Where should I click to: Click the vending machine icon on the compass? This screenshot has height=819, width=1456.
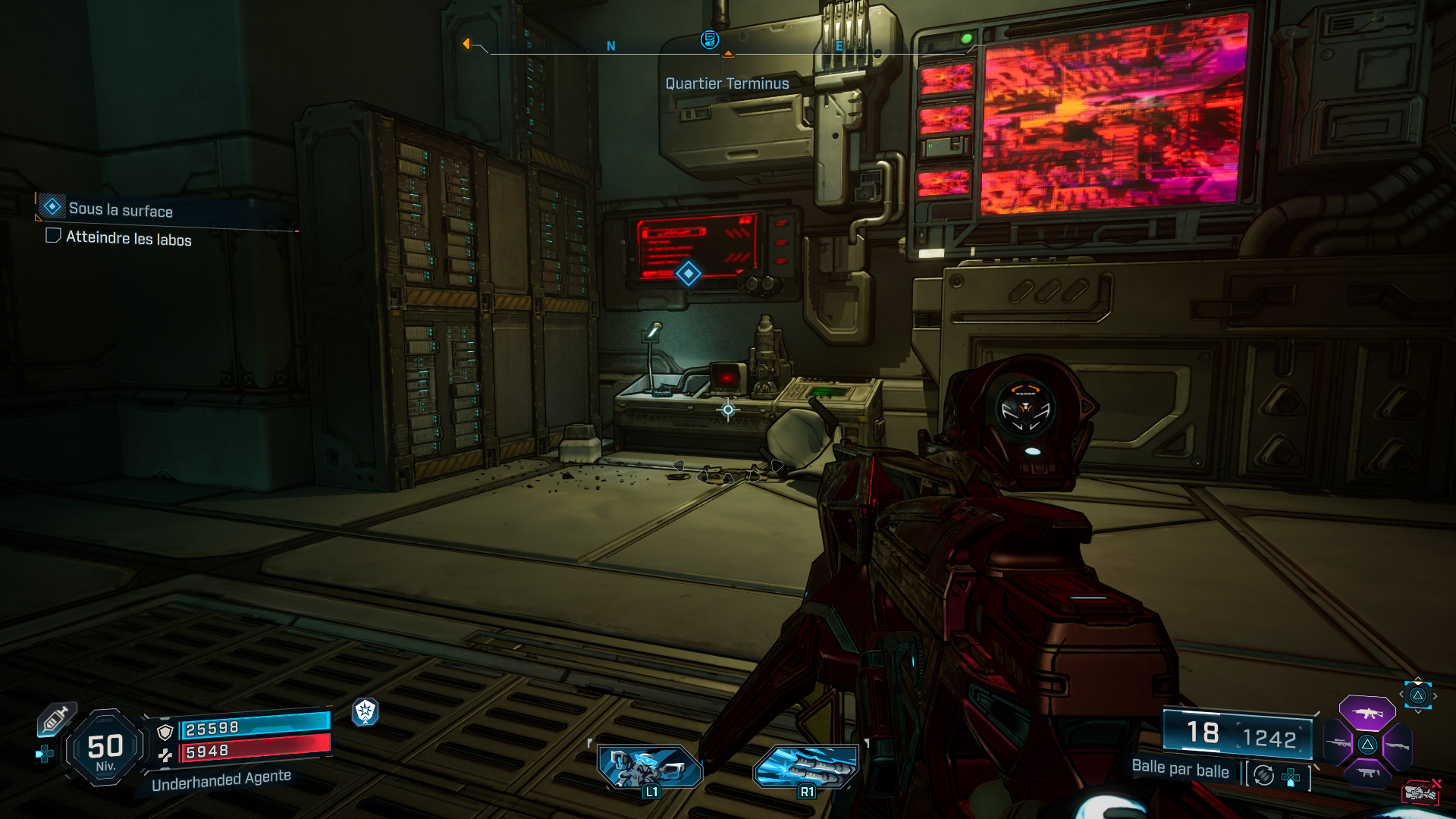708,40
